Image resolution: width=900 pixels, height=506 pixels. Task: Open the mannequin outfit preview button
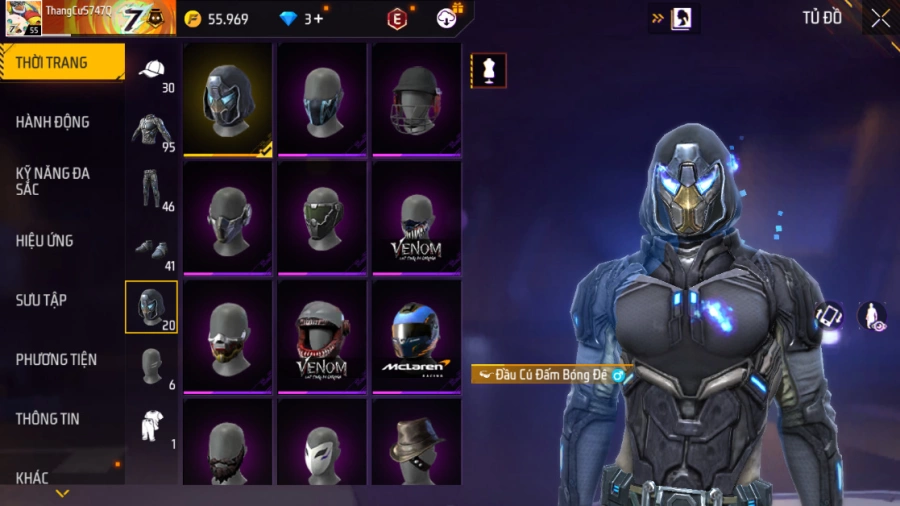point(488,71)
